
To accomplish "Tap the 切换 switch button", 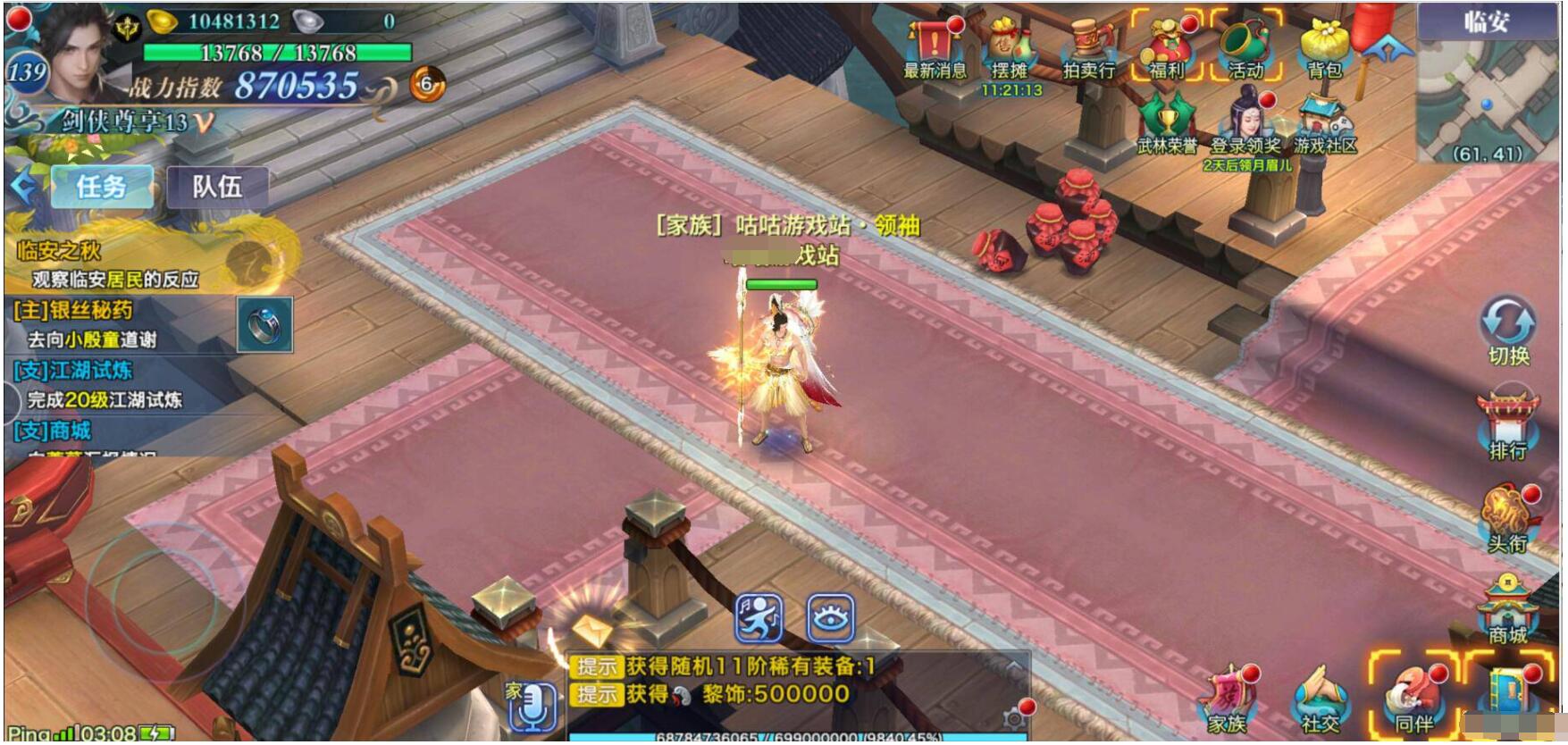I will pyautogui.click(x=1508, y=329).
